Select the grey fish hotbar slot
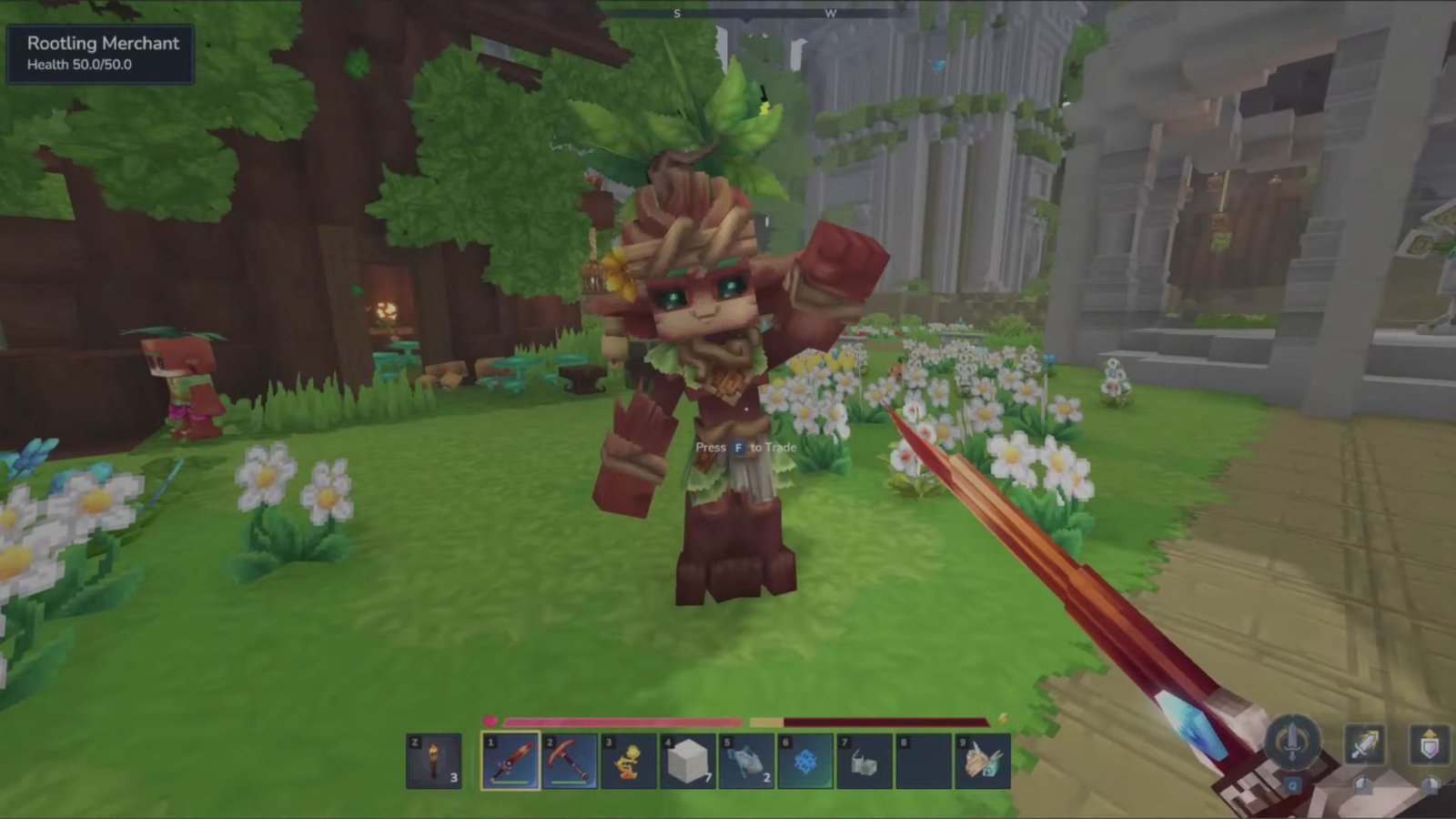 (x=746, y=761)
